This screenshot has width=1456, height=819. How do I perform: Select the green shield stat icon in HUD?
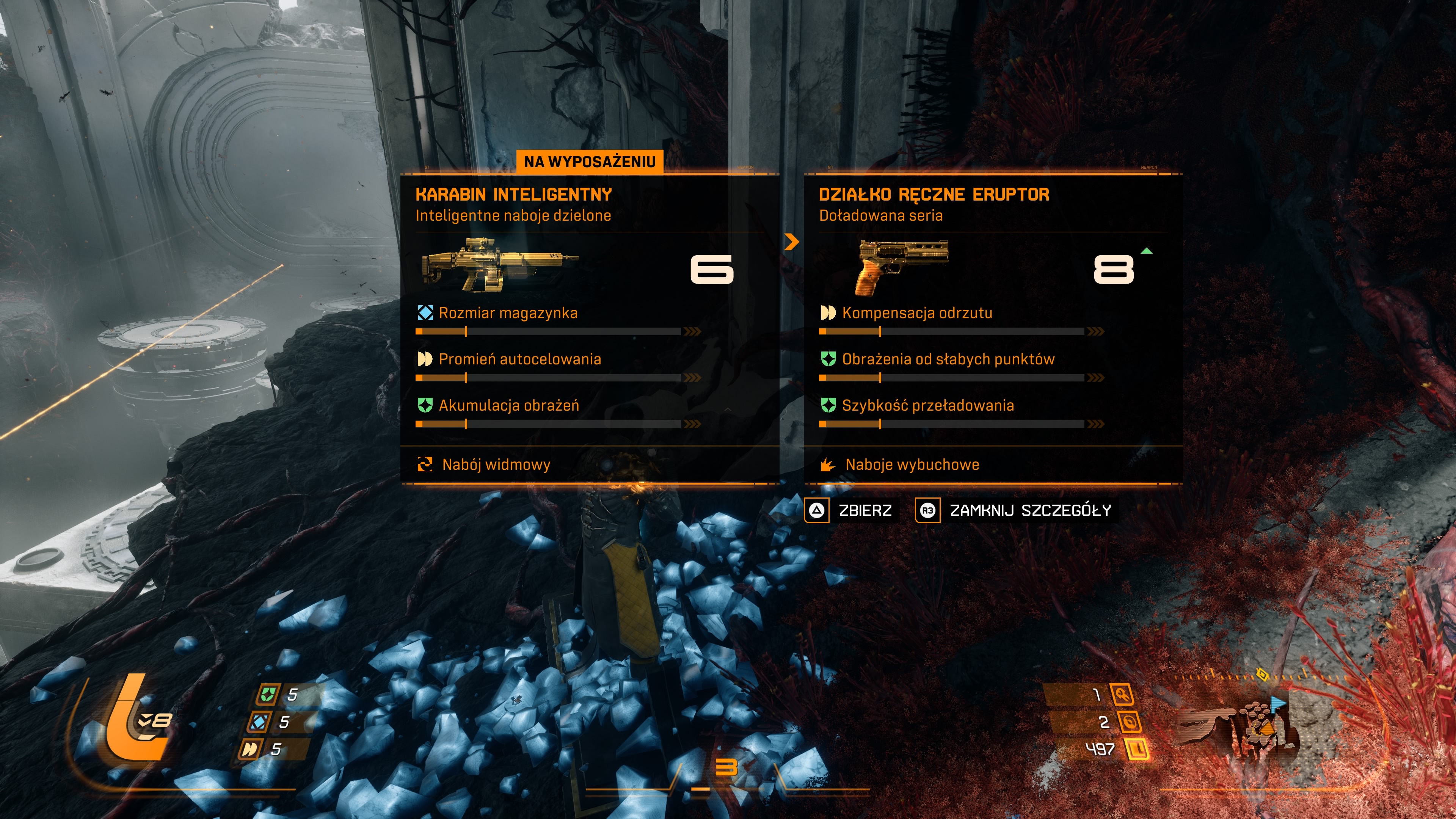267,694
